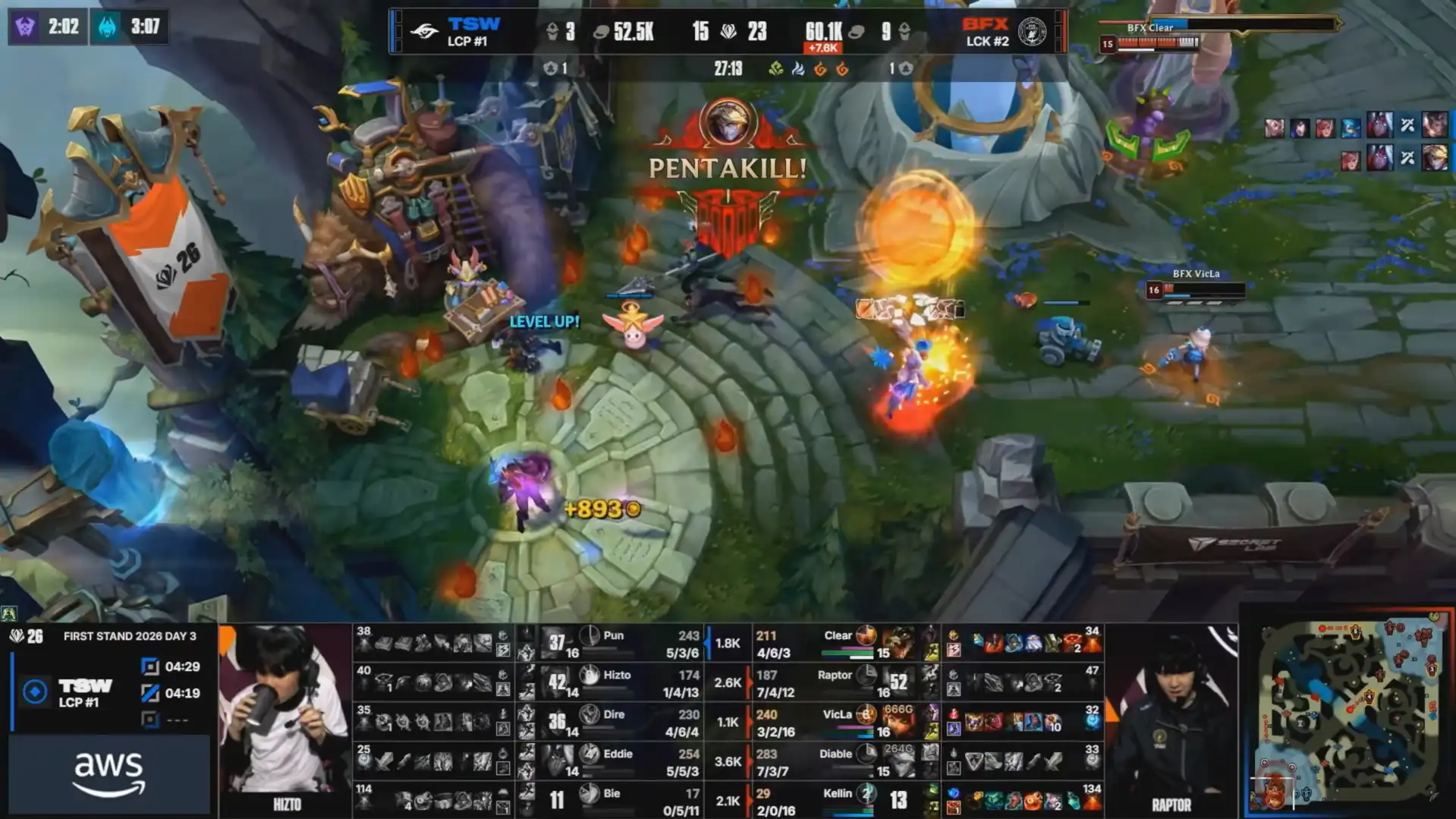Click the TSW team logo in the header

[424, 32]
